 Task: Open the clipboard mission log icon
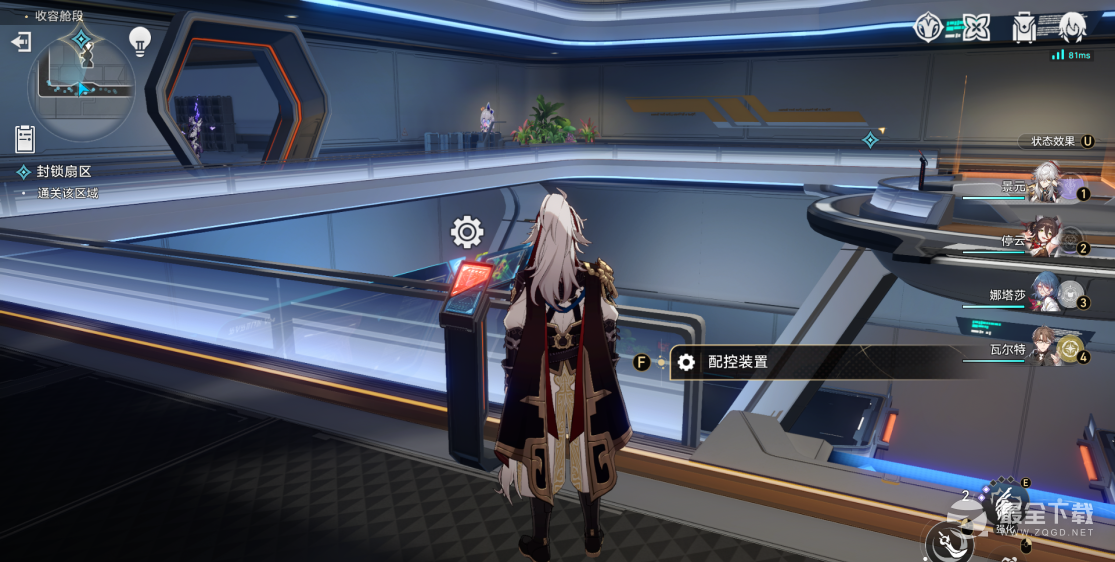click(x=25, y=139)
